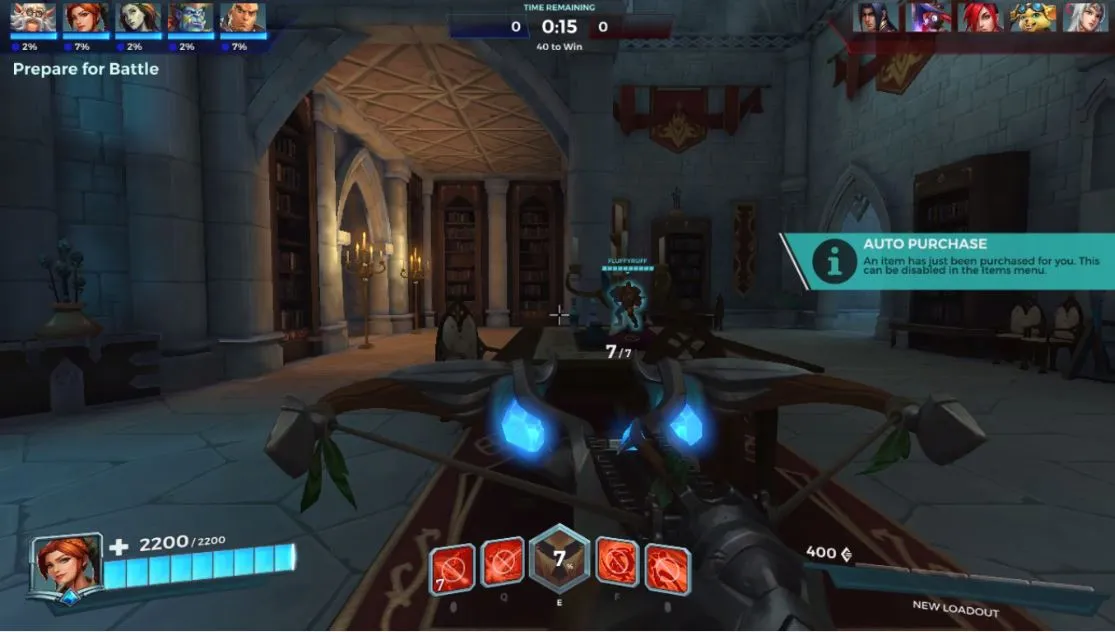1115x632 pixels.
Task: Pick the red-haired enemy champion portrait
Action: (x=981, y=17)
